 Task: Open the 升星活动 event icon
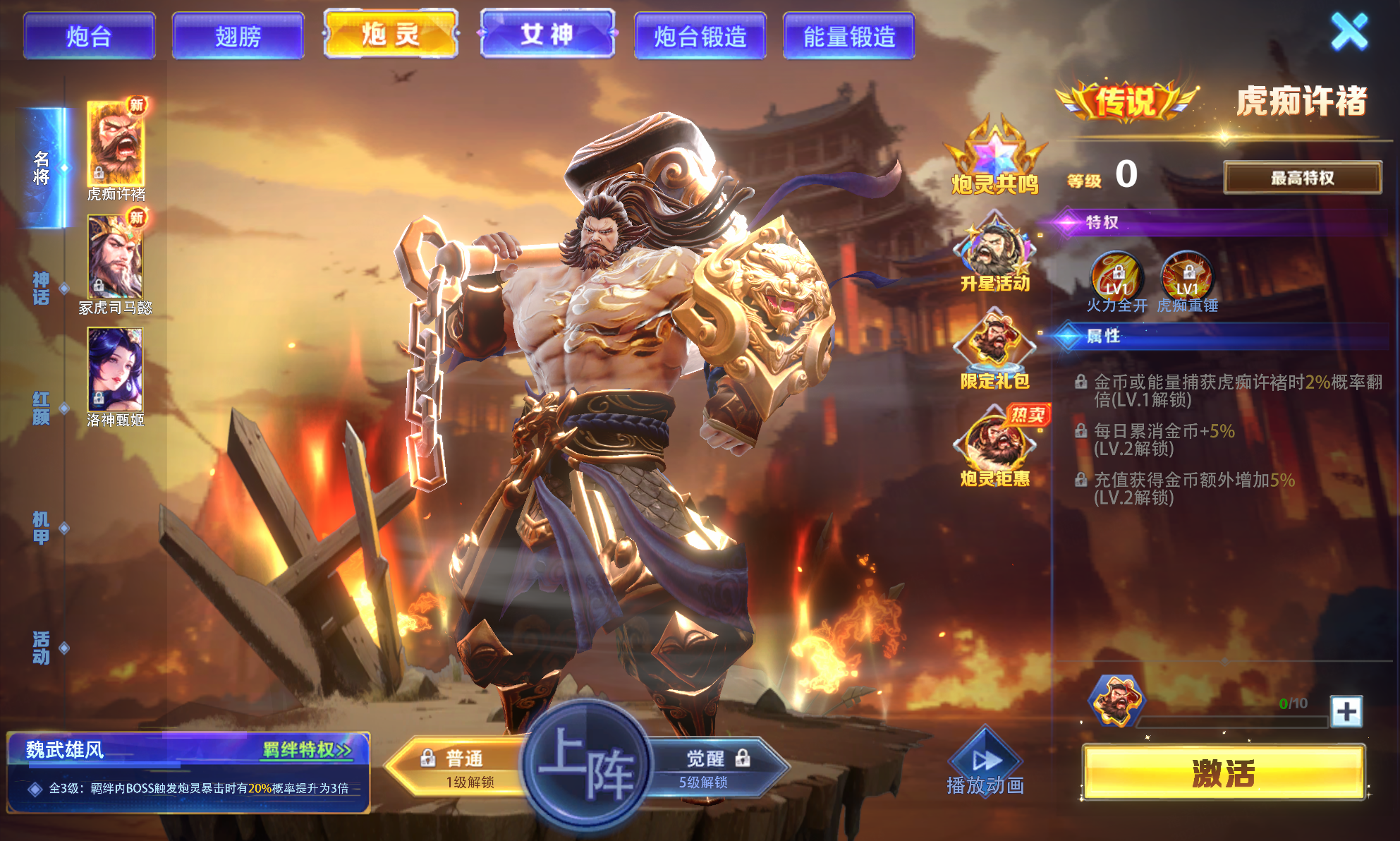[x=994, y=254]
